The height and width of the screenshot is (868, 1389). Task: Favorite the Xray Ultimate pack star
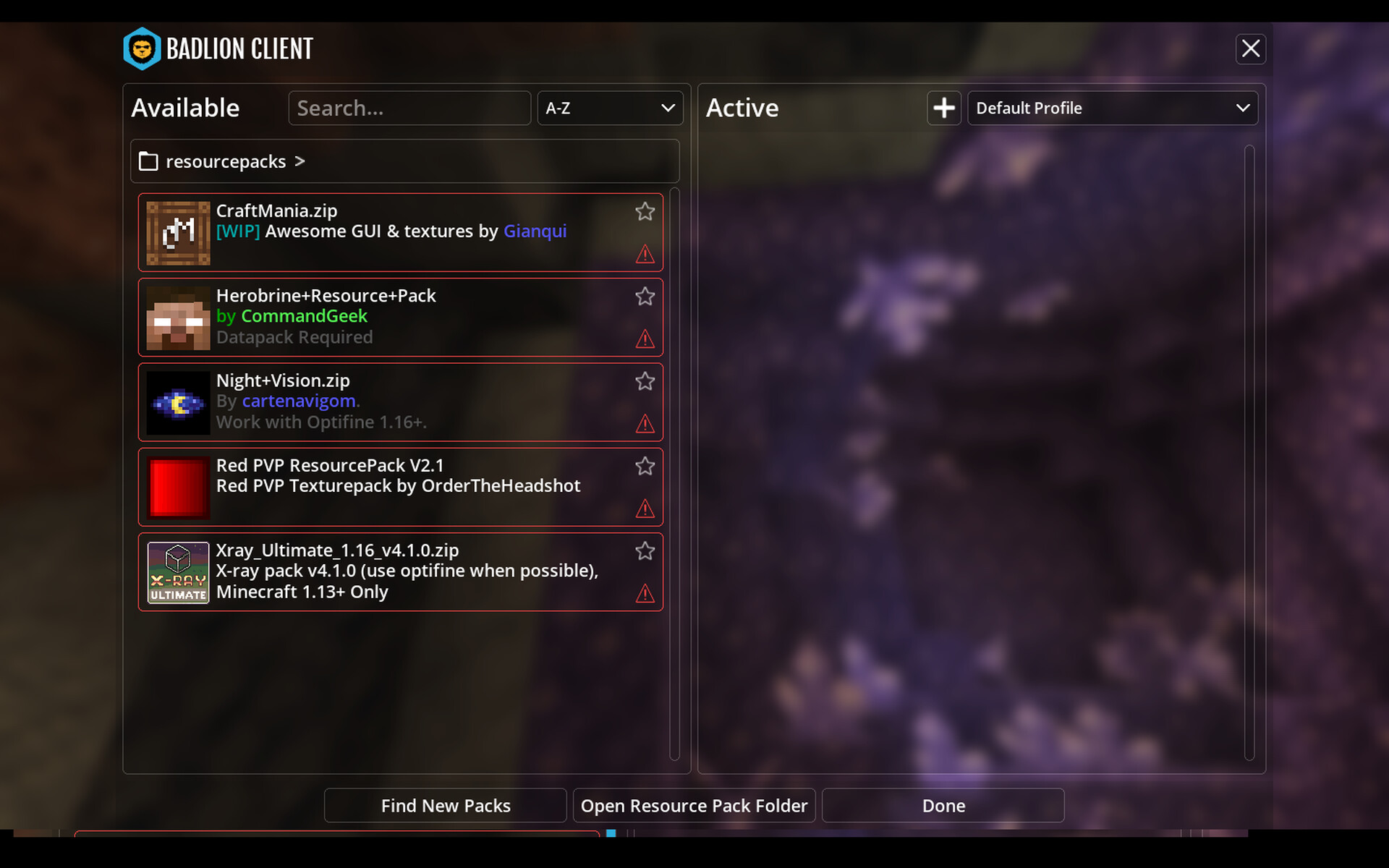point(645,551)
